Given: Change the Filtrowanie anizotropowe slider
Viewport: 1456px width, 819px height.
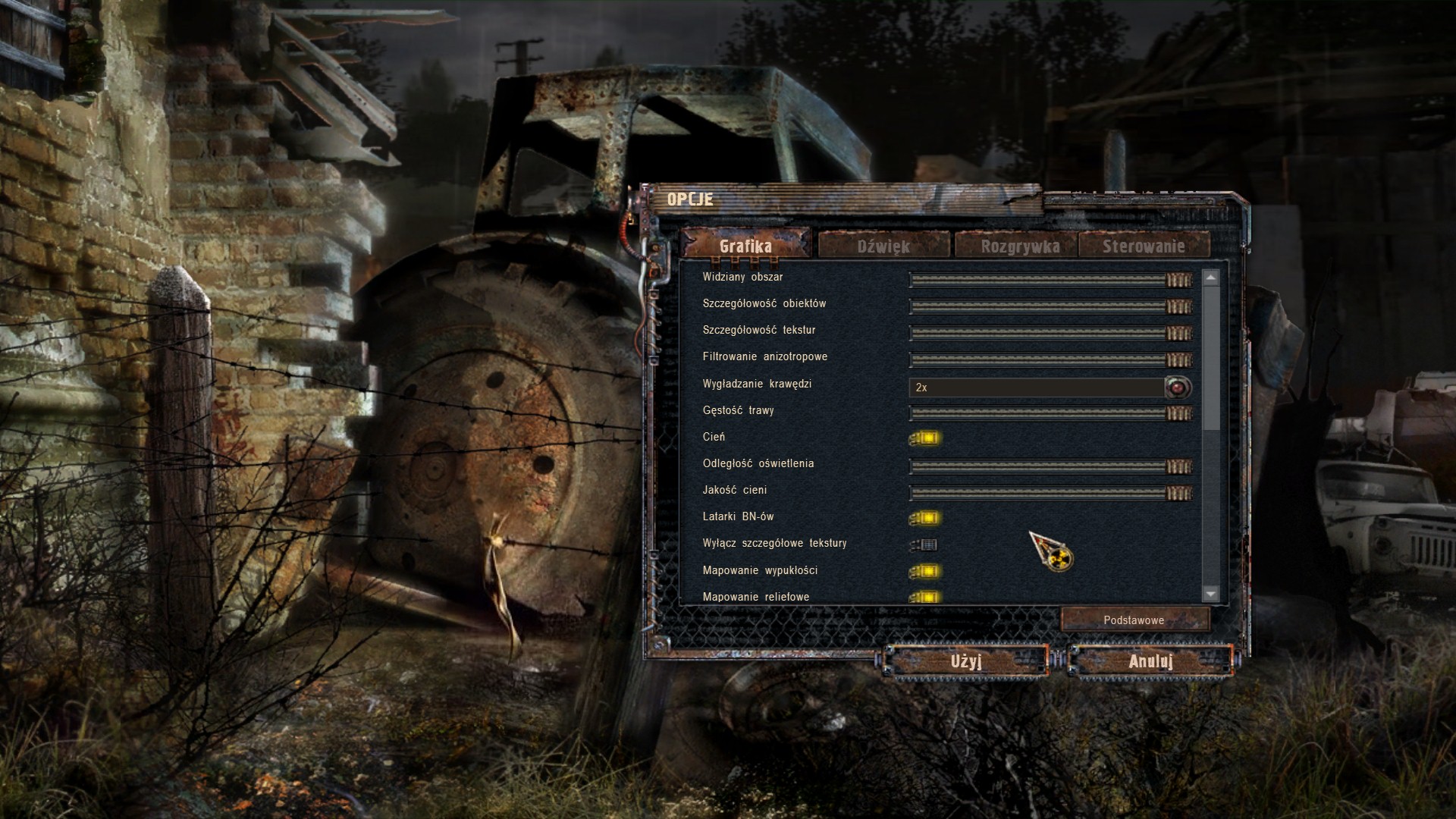Looking at the screenshot, I should [x=1050, y=359].
